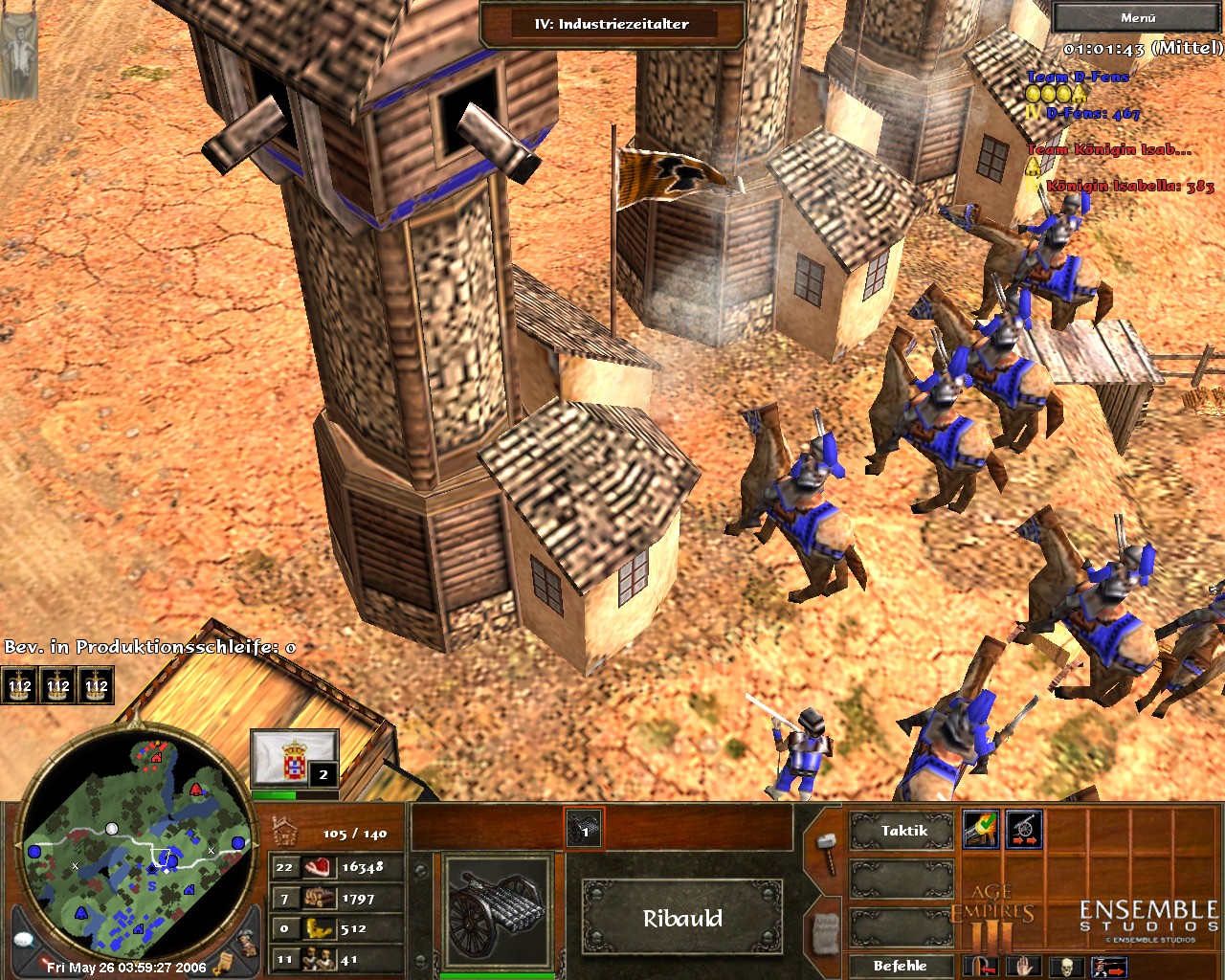Viewport: 1225px width, 980px height.
Task: Open chat via the speech bubble icon
Action: [24, 941]
